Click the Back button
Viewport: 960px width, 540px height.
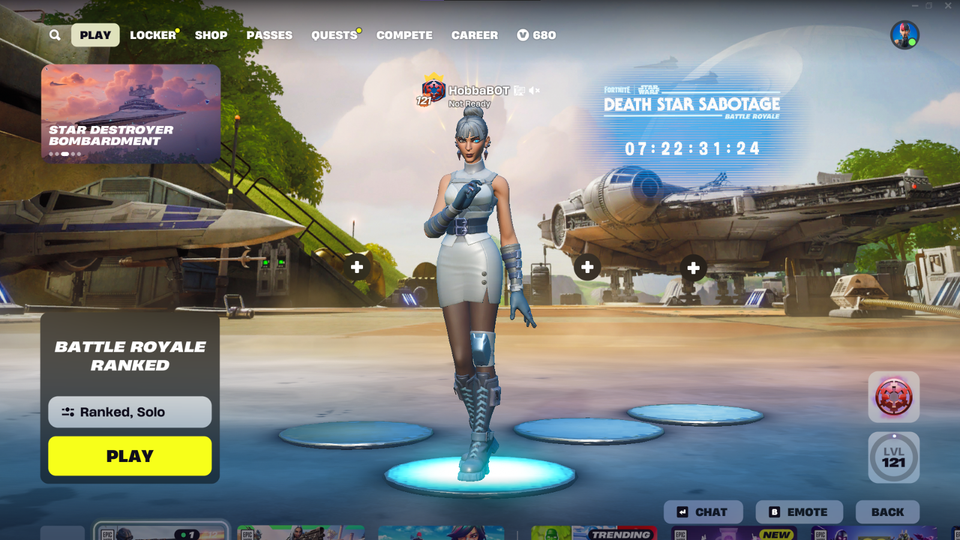pyautogui.click(x=887, y=512)
